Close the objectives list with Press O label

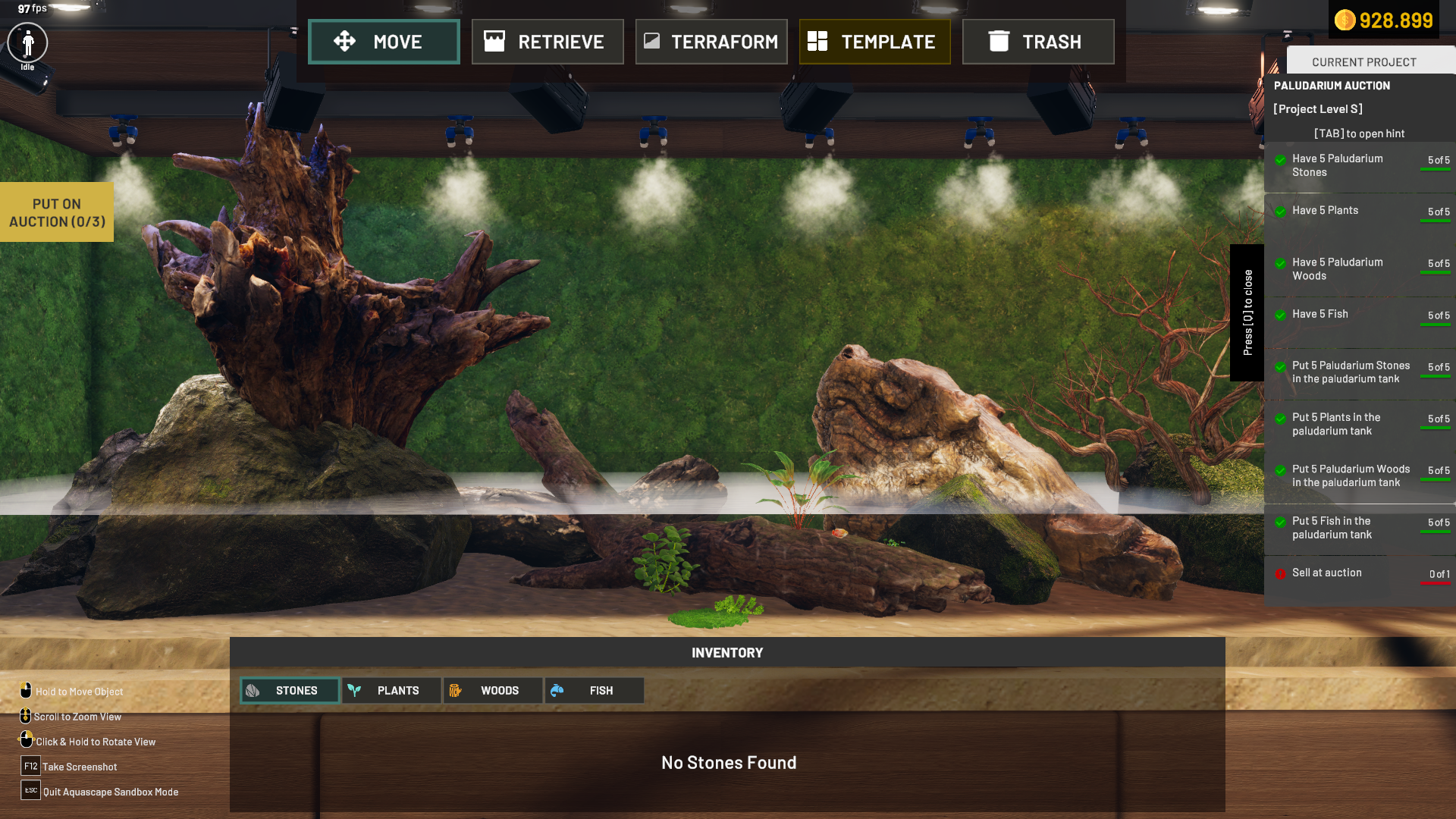click(1247, 309)
